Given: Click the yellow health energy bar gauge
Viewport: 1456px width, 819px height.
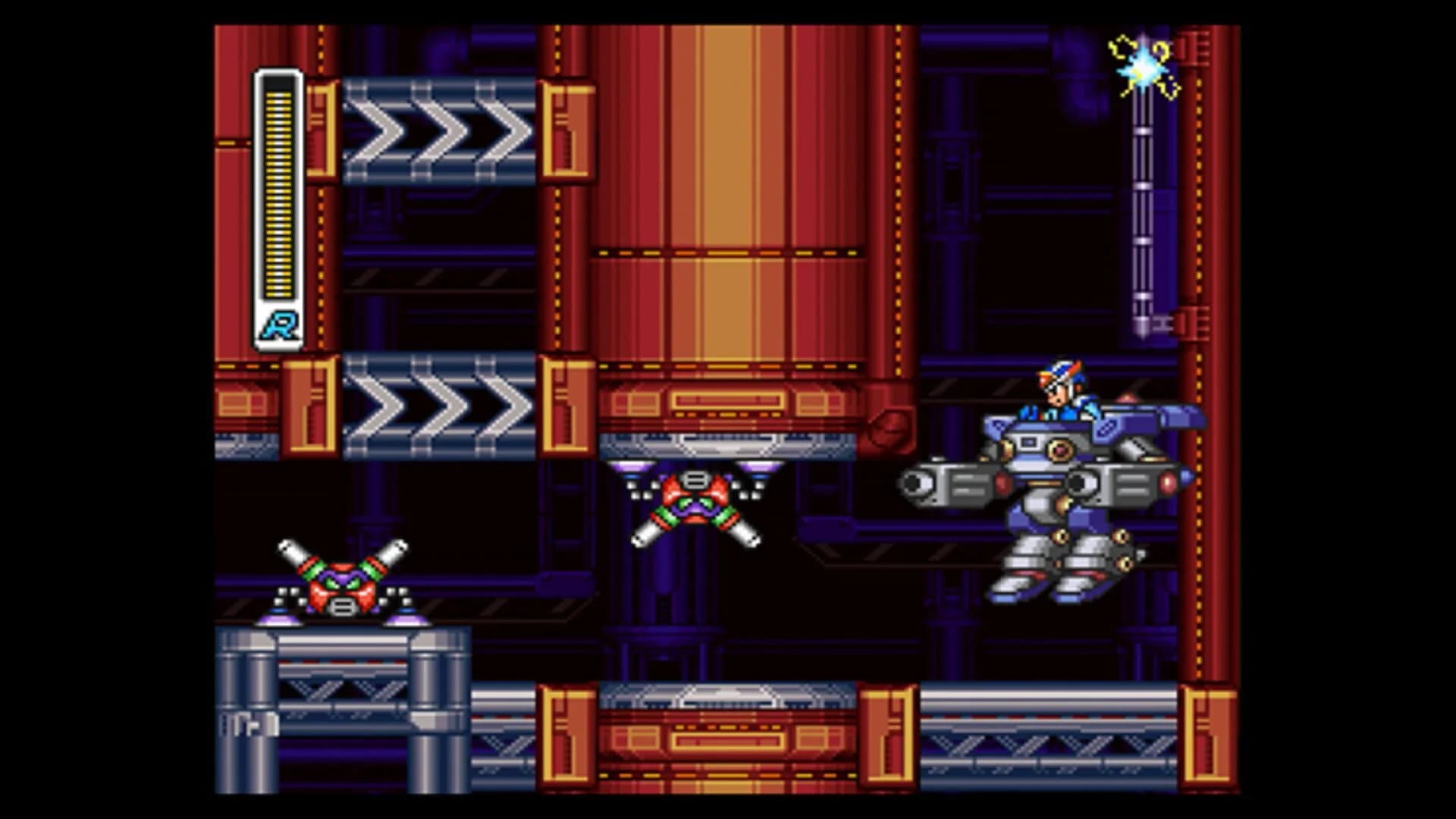Looking at the screenshot, I should [x=278, y=190].
